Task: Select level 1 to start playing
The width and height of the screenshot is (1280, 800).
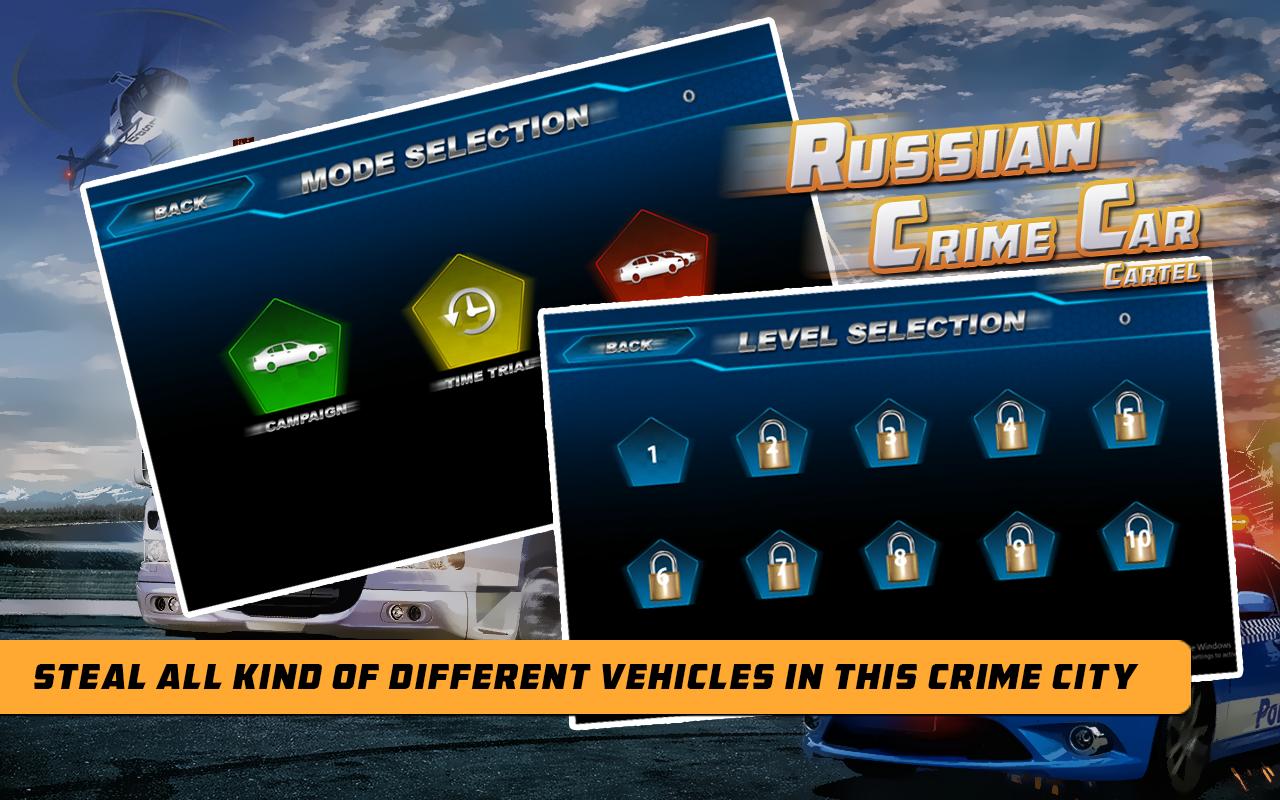Action: pyautogui.click(x=651, y=452)
